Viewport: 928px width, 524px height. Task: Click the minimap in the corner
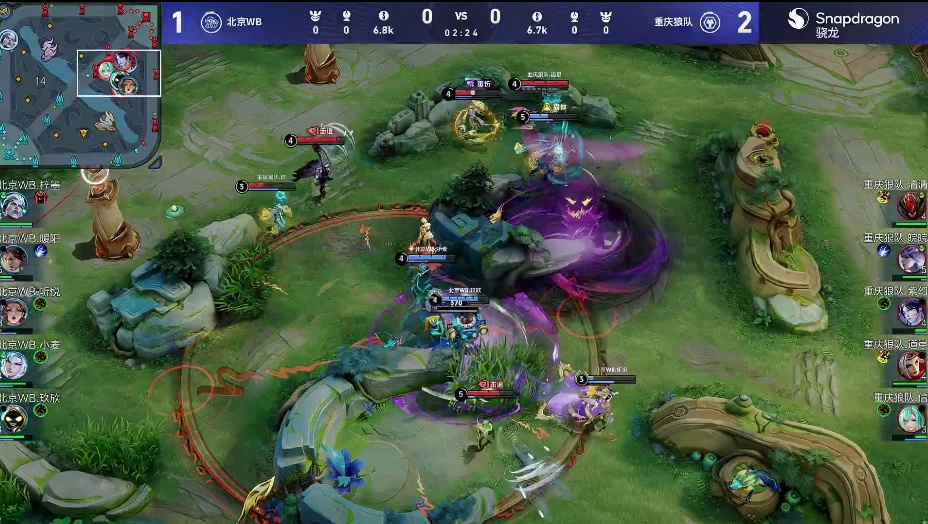coord(80,84)
